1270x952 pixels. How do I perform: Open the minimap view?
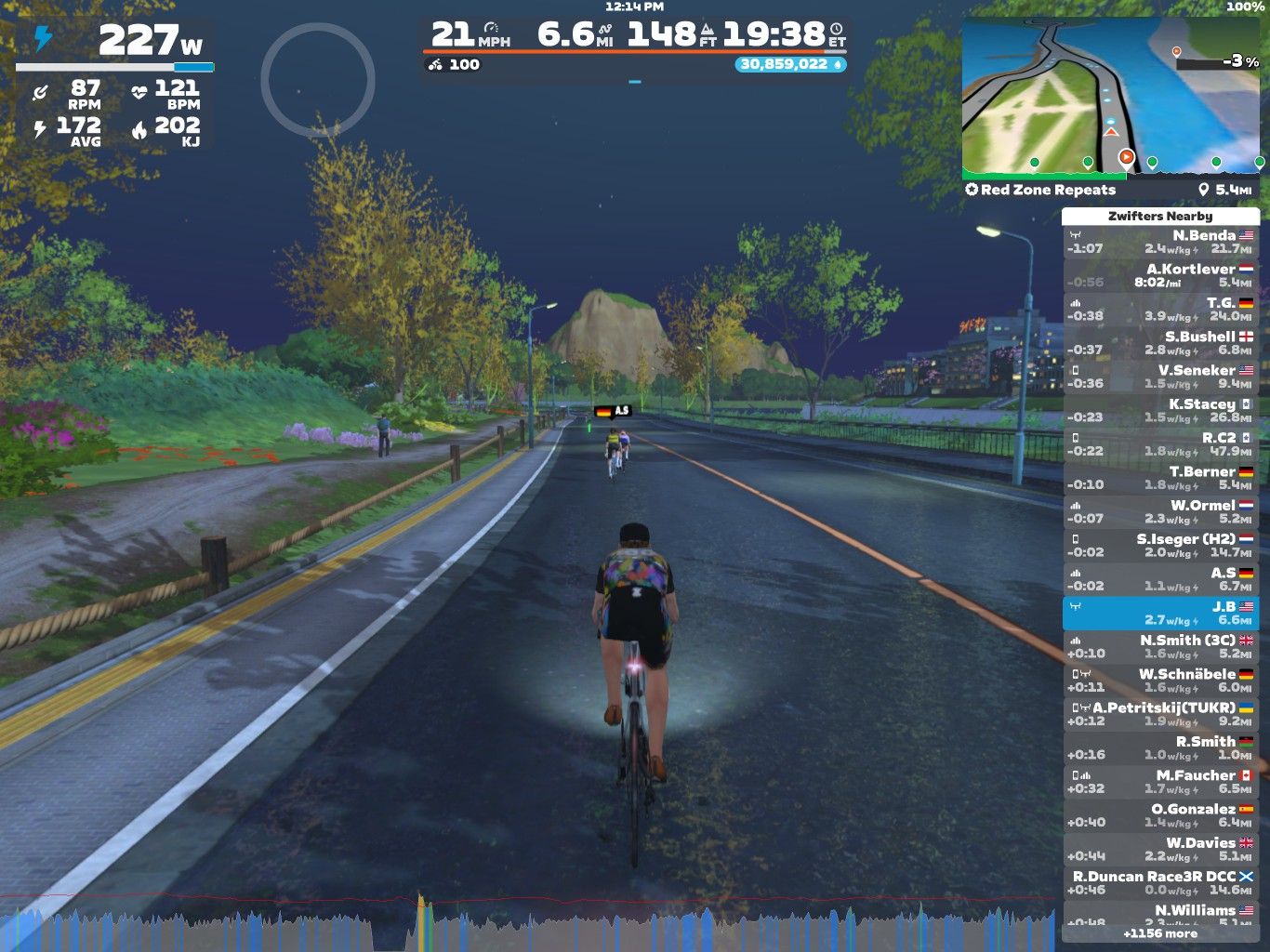point(1112,98)
